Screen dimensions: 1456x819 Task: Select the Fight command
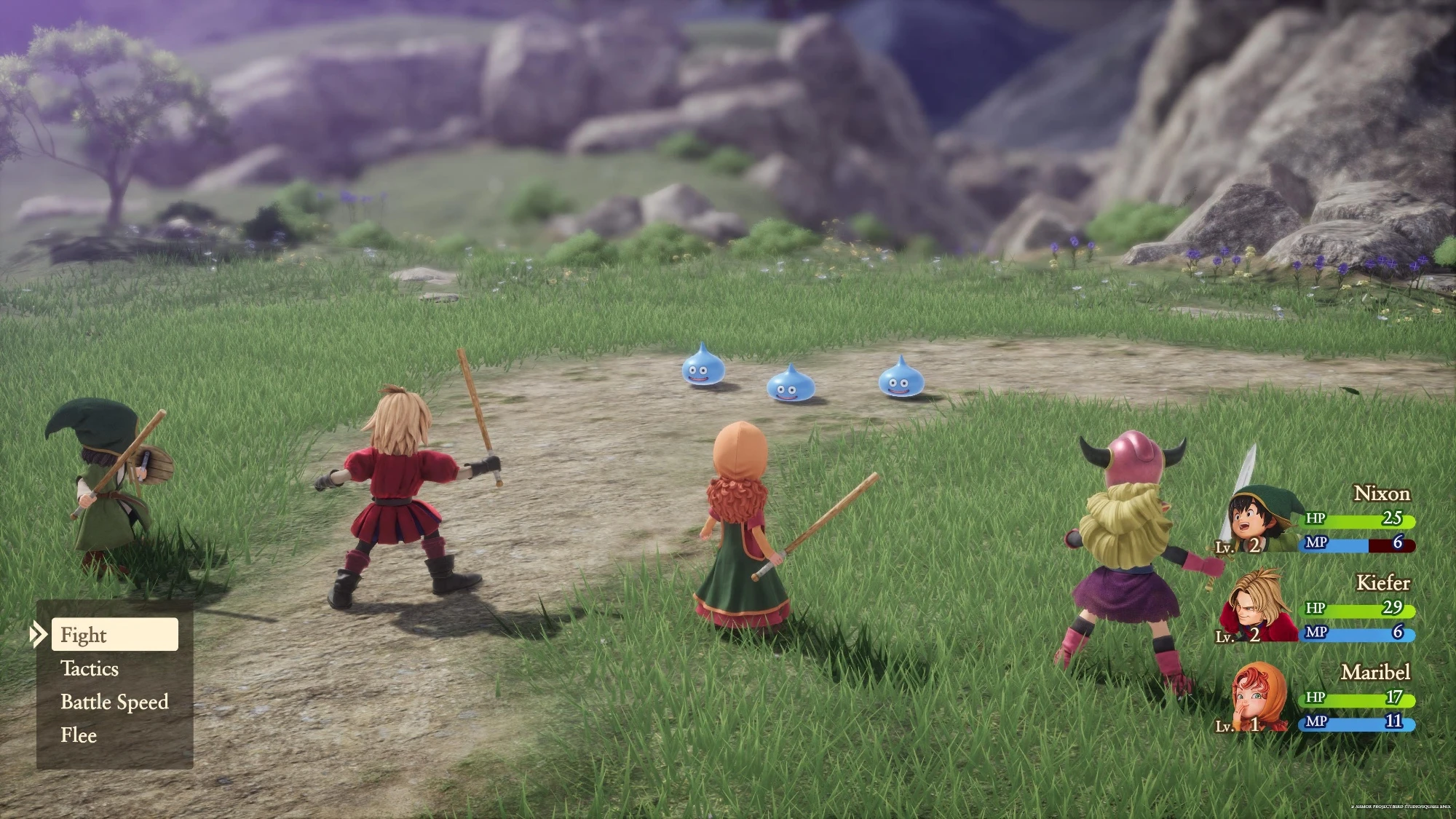(84, 635)
